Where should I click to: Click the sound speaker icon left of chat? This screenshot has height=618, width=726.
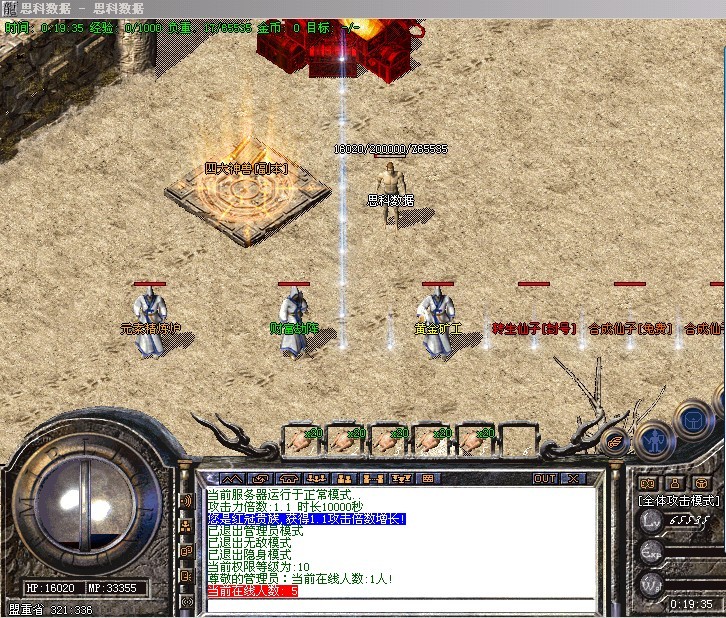coord(186,499)
